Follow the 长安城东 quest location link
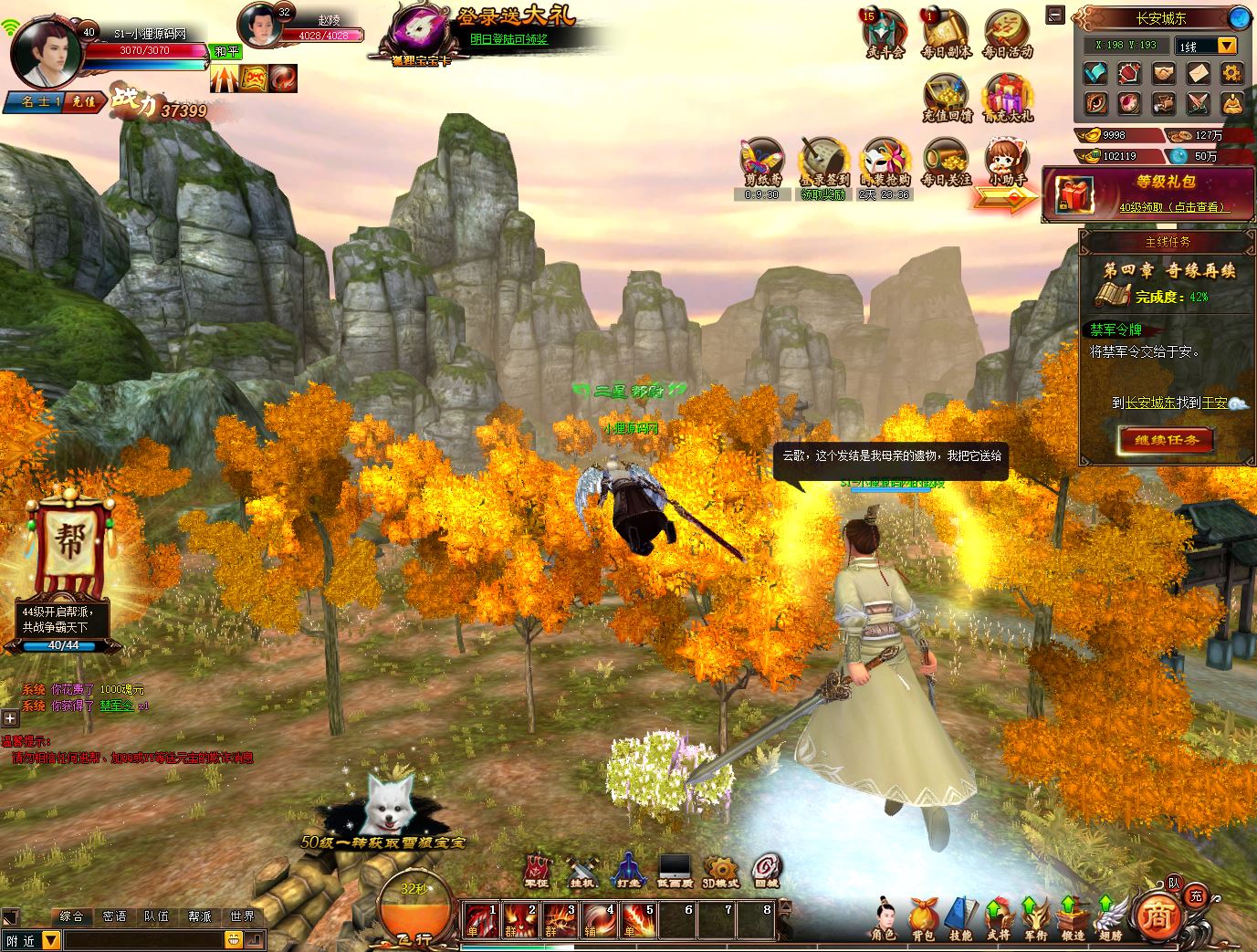The height and width of the screenshot is (952, 1257). (x=1149, y=402)
